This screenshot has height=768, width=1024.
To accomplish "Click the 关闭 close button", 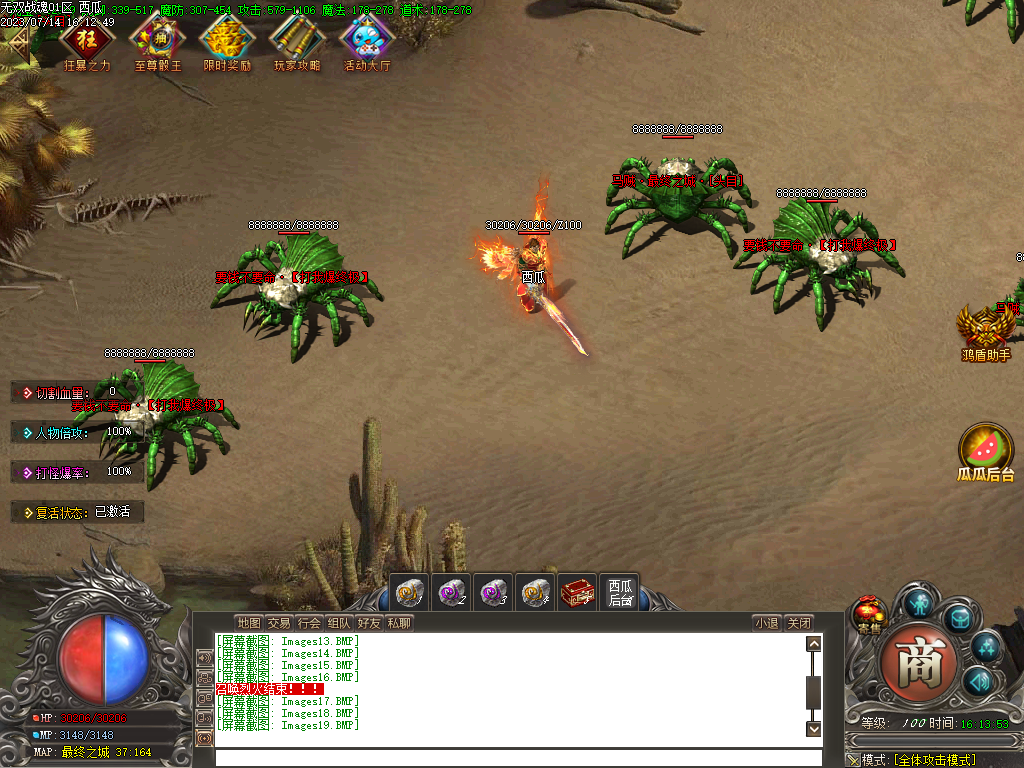I will pos(798,623).
